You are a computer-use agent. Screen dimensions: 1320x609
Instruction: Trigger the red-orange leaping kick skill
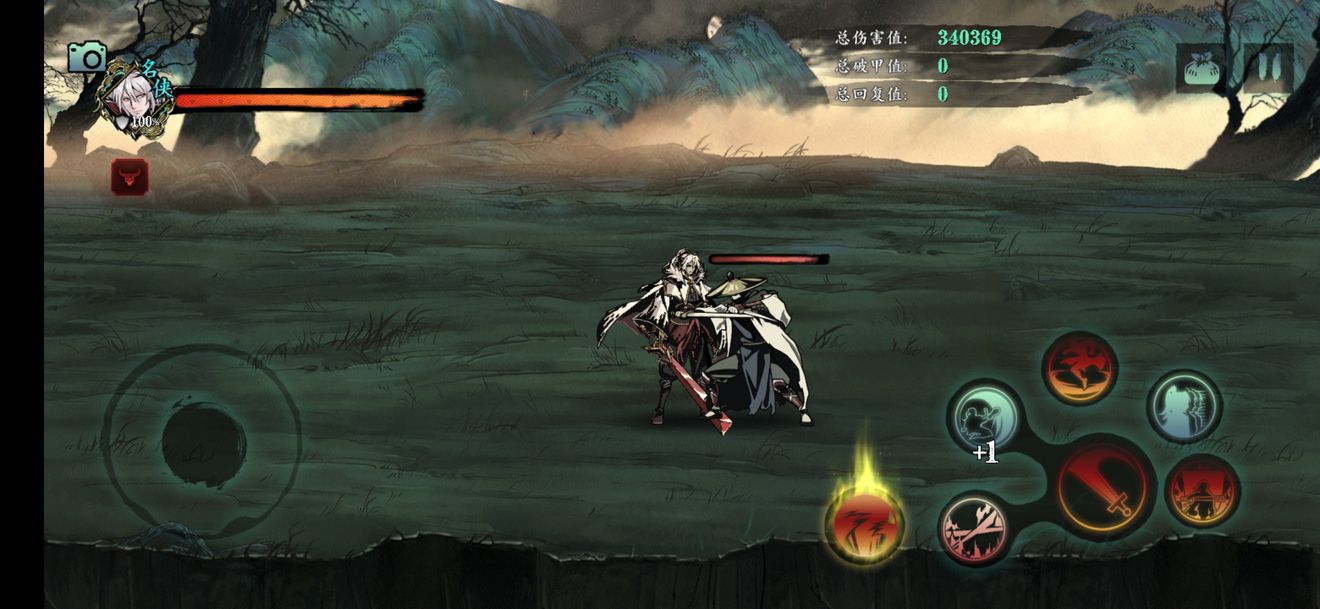pyautogui.click(x=1079, y=369)
